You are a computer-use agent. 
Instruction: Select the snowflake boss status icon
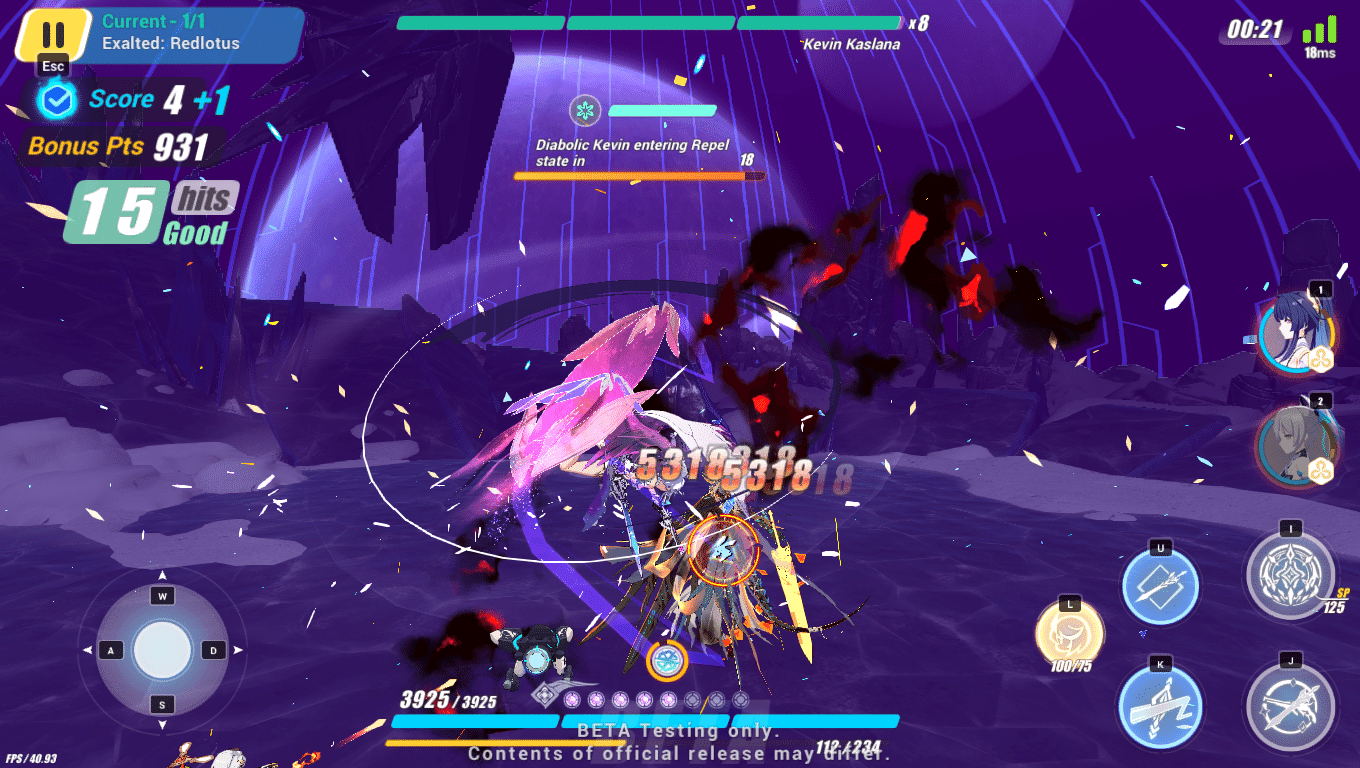[585, 111]
